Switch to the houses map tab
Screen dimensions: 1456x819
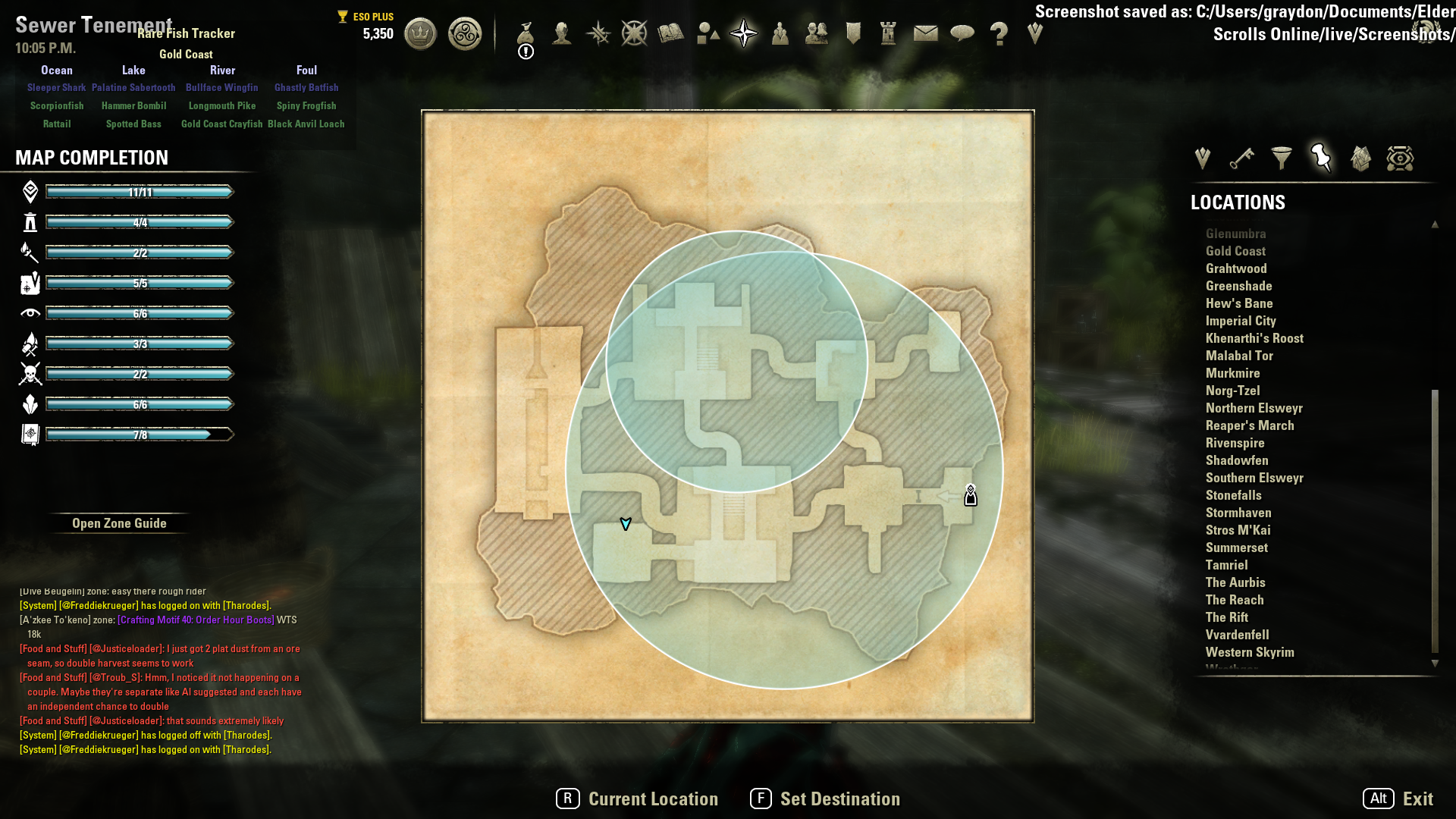(x=1360, y=158)
